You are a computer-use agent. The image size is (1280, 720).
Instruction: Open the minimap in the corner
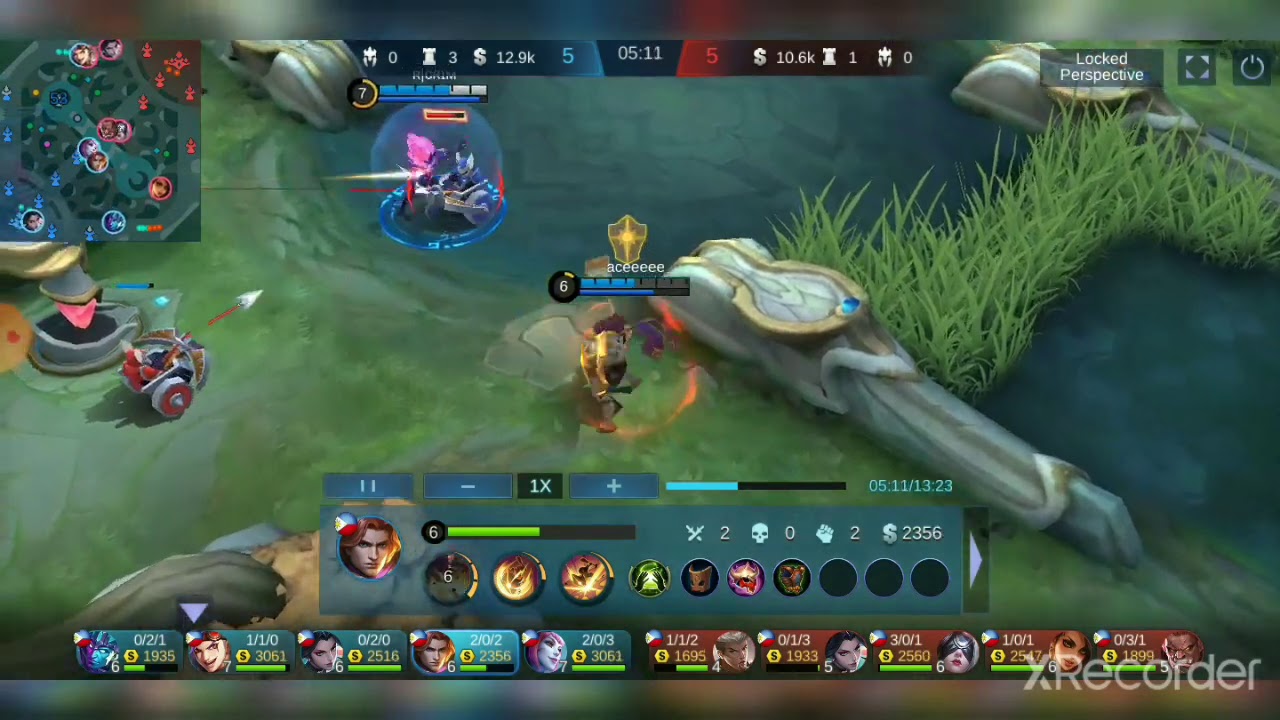[100, 140]
